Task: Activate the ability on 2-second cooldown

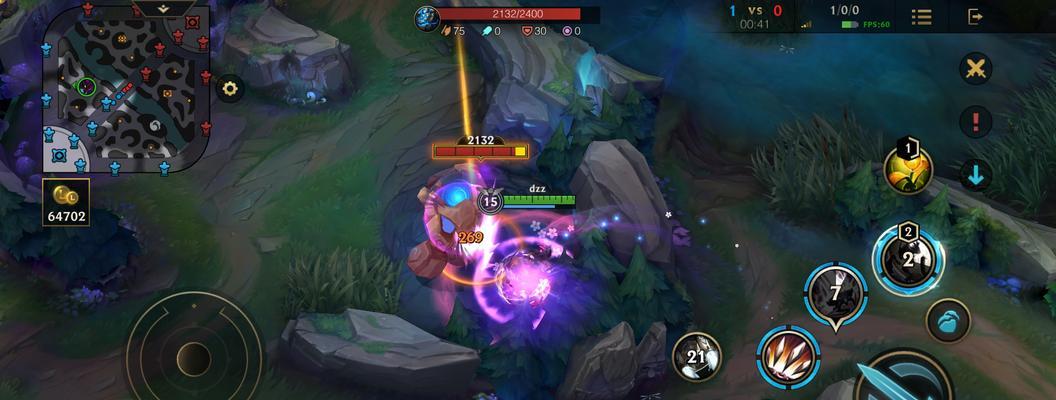Action: pyautogui.click(x=908, y=260)
